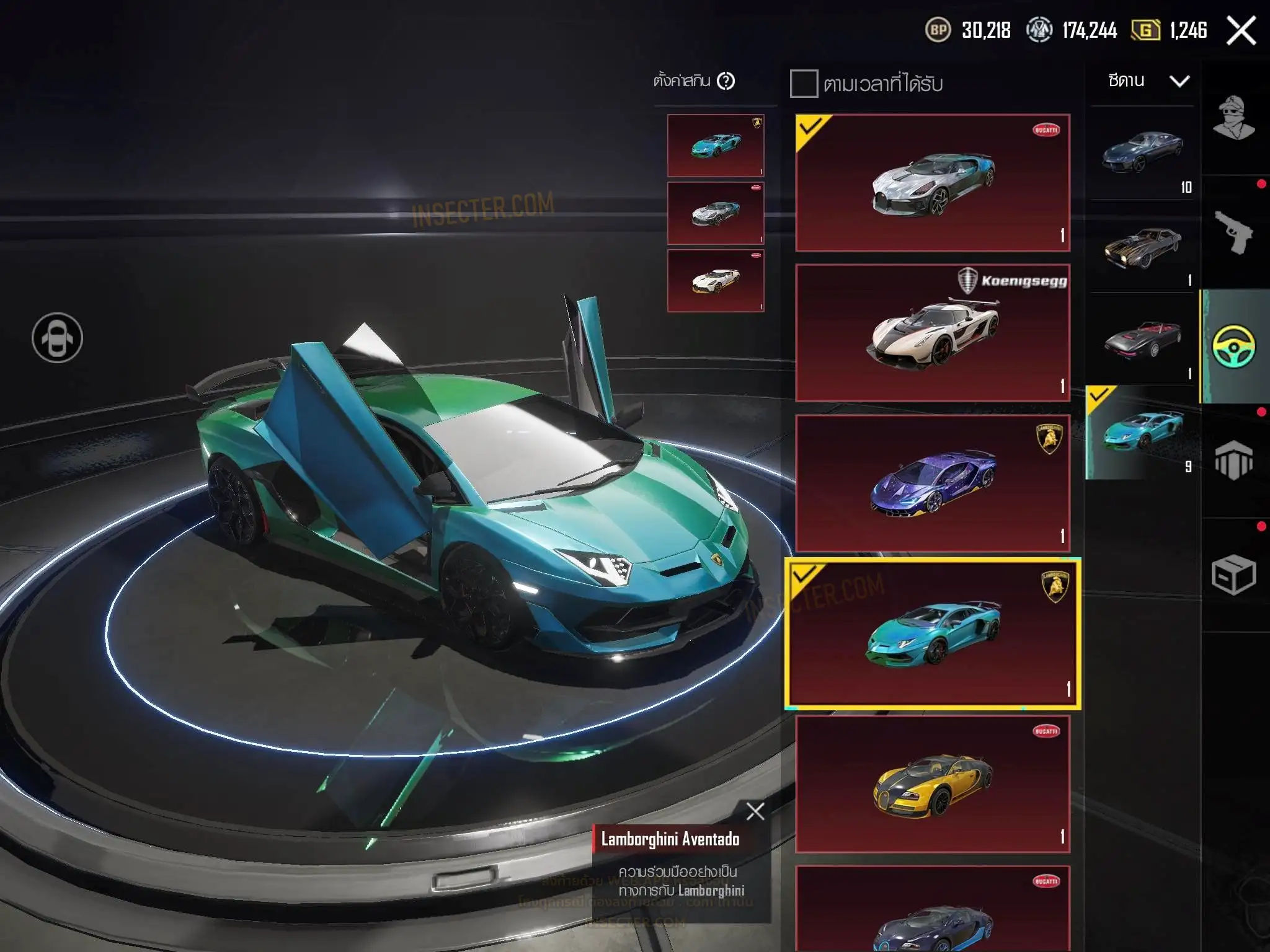Toggle the car door view button
Viewport: 1270px width, 952px height.
[57, 338]
